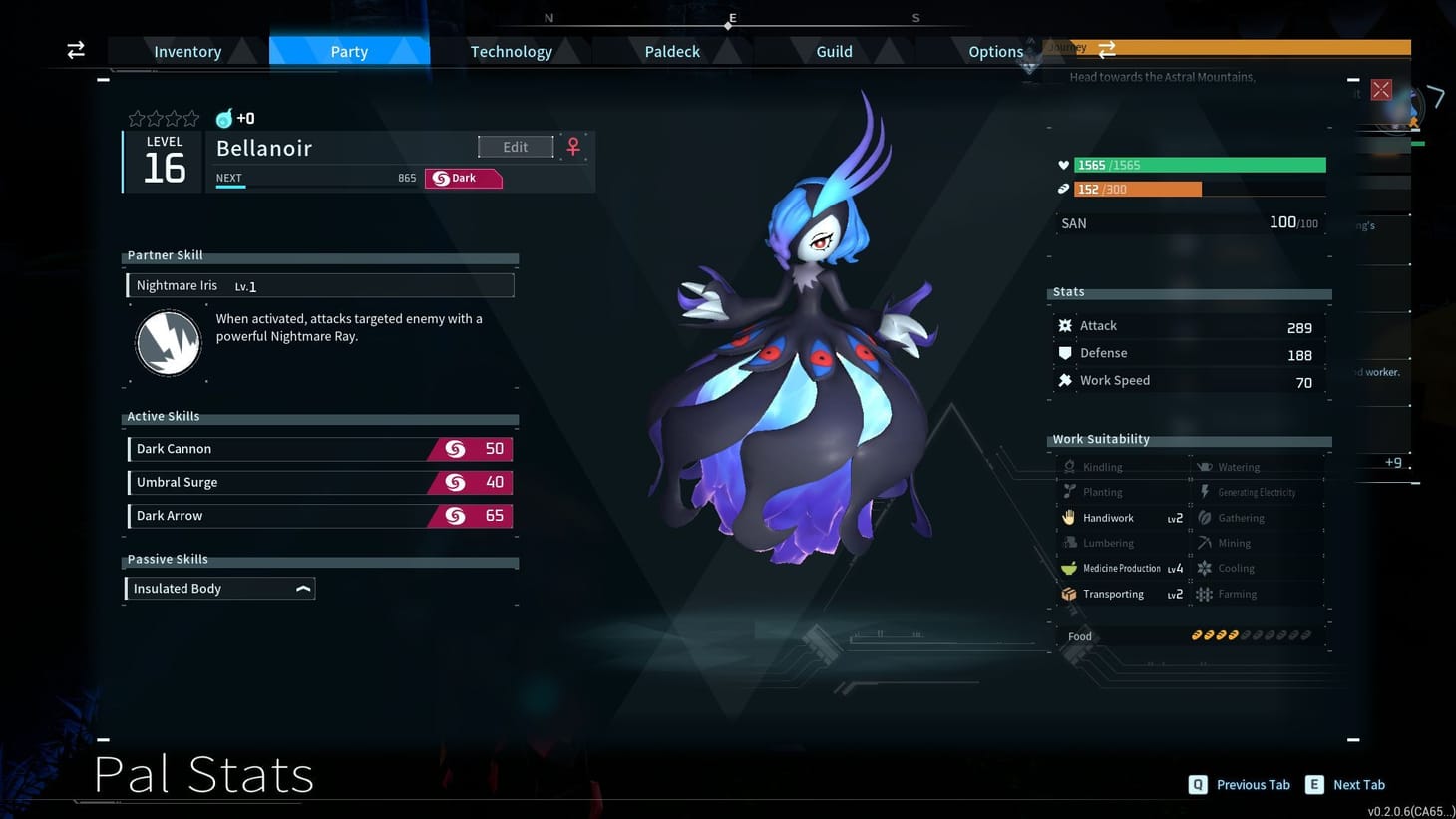Image resolution: width=1456 pixels, height=819 pixels.
Task: Click the Watering can icon
Action: pyautogui.click(x=1207, y=466)
